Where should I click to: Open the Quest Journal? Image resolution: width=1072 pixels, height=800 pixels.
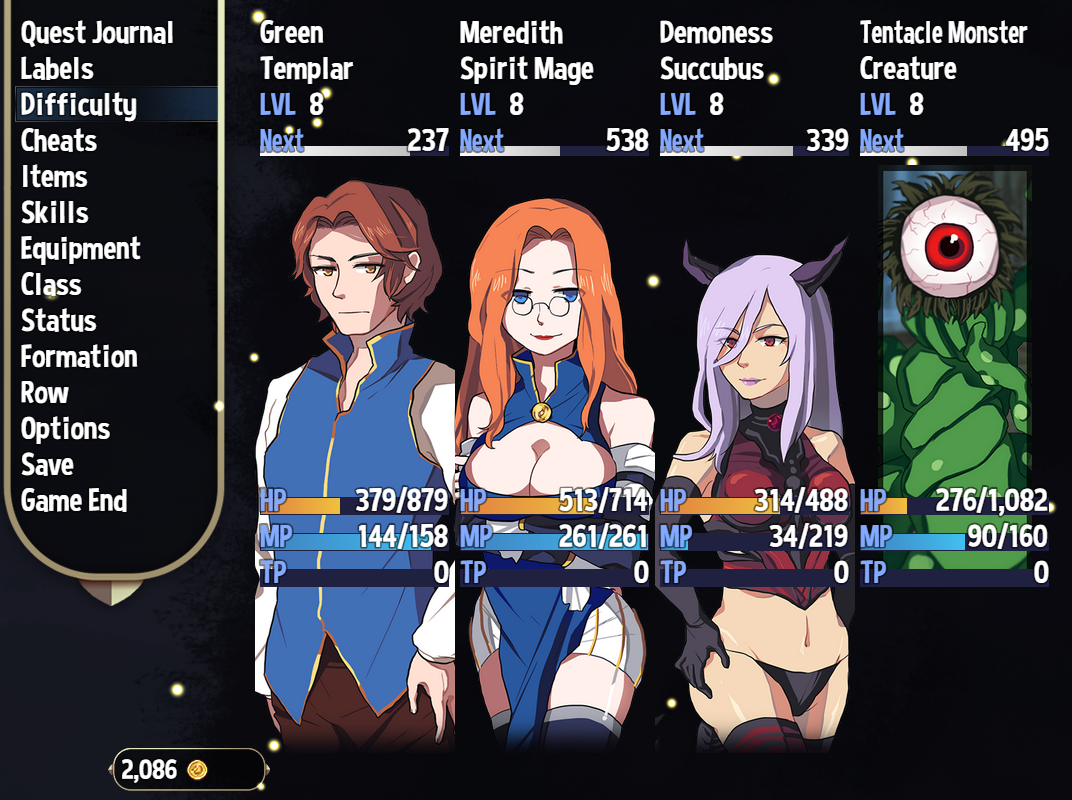click(97, 33)
